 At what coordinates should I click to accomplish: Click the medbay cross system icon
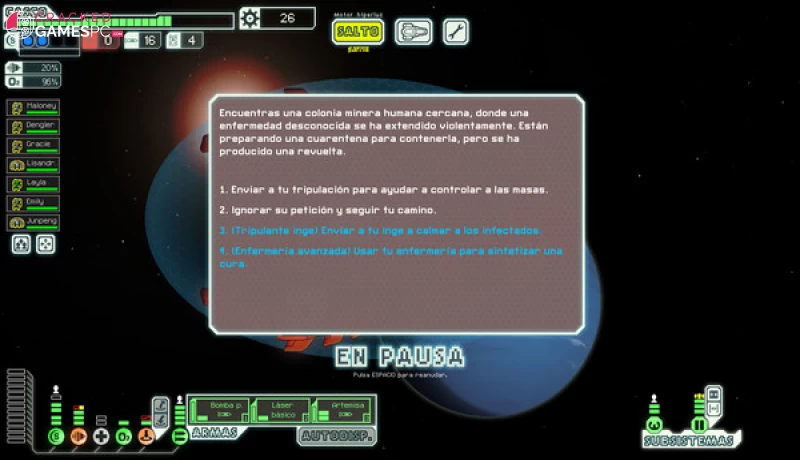coord(101,436)
